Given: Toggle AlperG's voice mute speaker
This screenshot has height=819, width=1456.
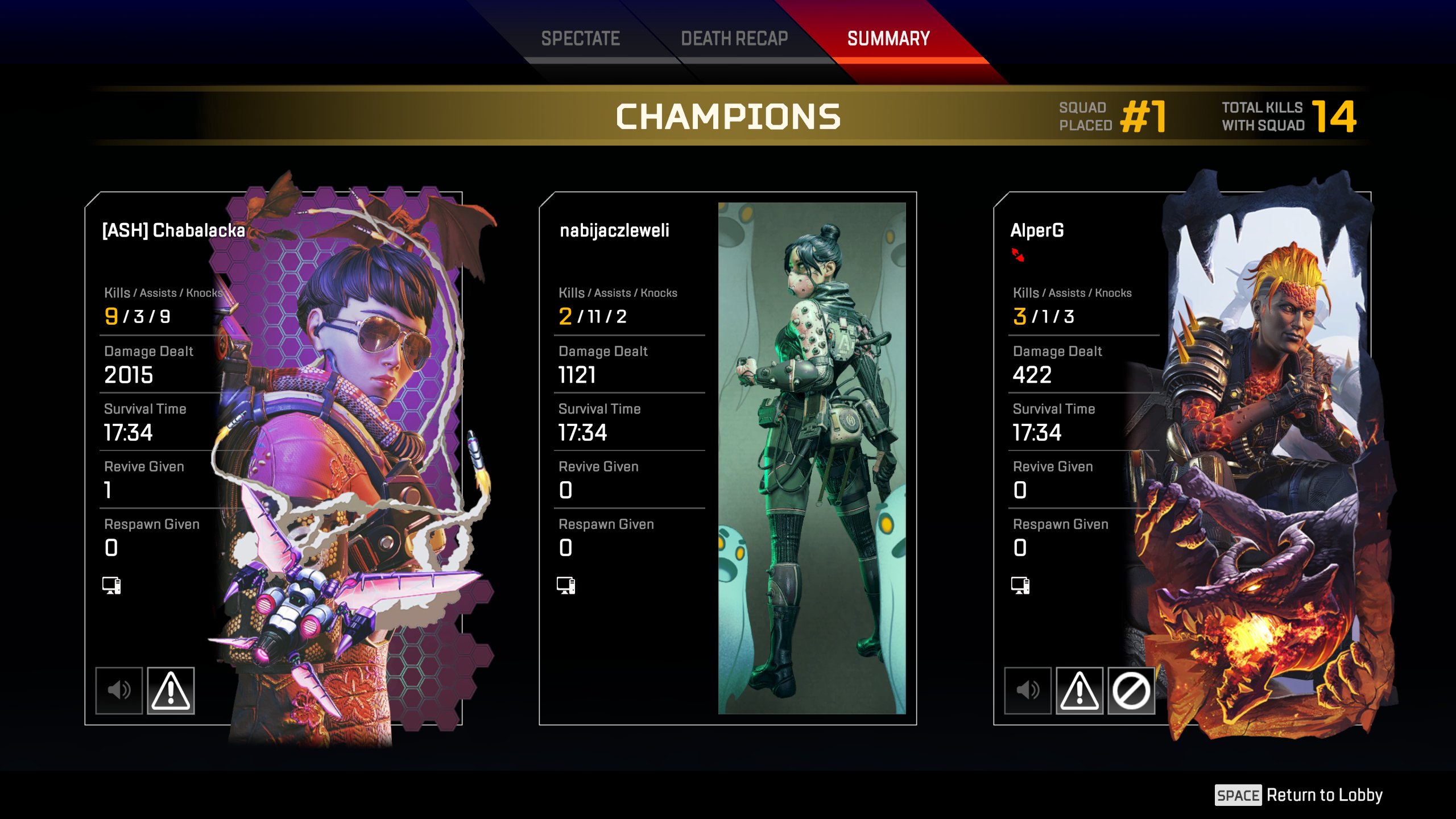Looking at the screenshot, I should [1028, 690].
